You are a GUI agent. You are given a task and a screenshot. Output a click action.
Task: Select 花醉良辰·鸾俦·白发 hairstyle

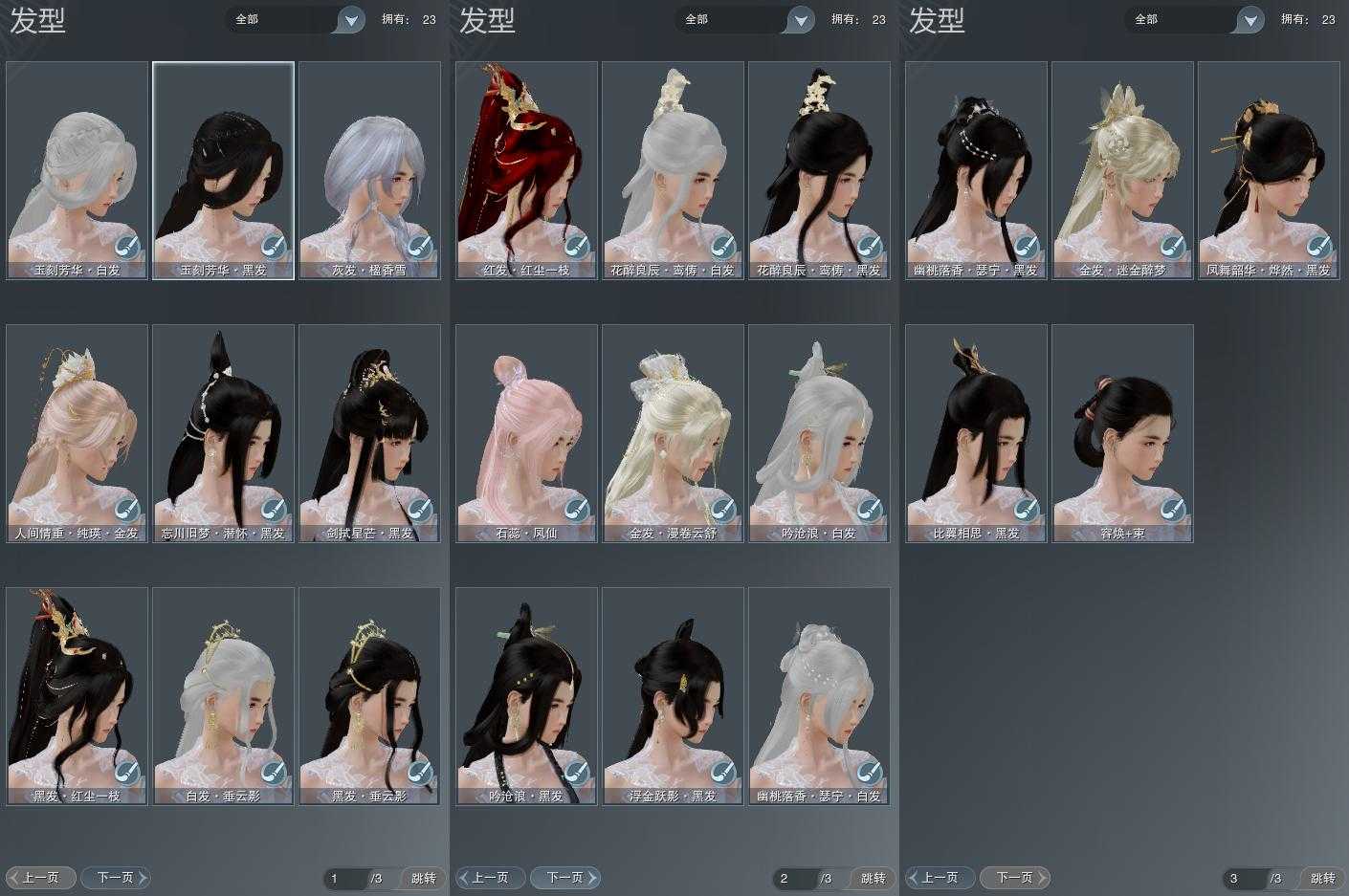click(673, 170)
